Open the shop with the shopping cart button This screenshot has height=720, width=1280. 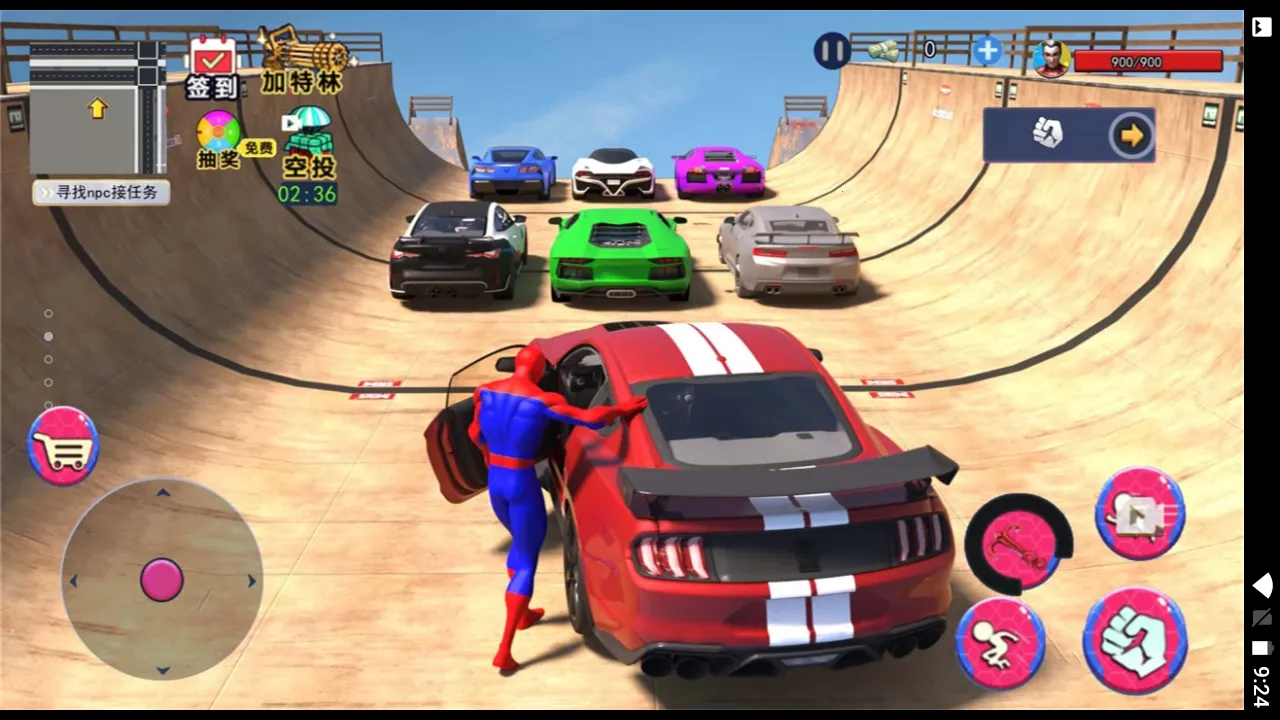coord(63,446)
